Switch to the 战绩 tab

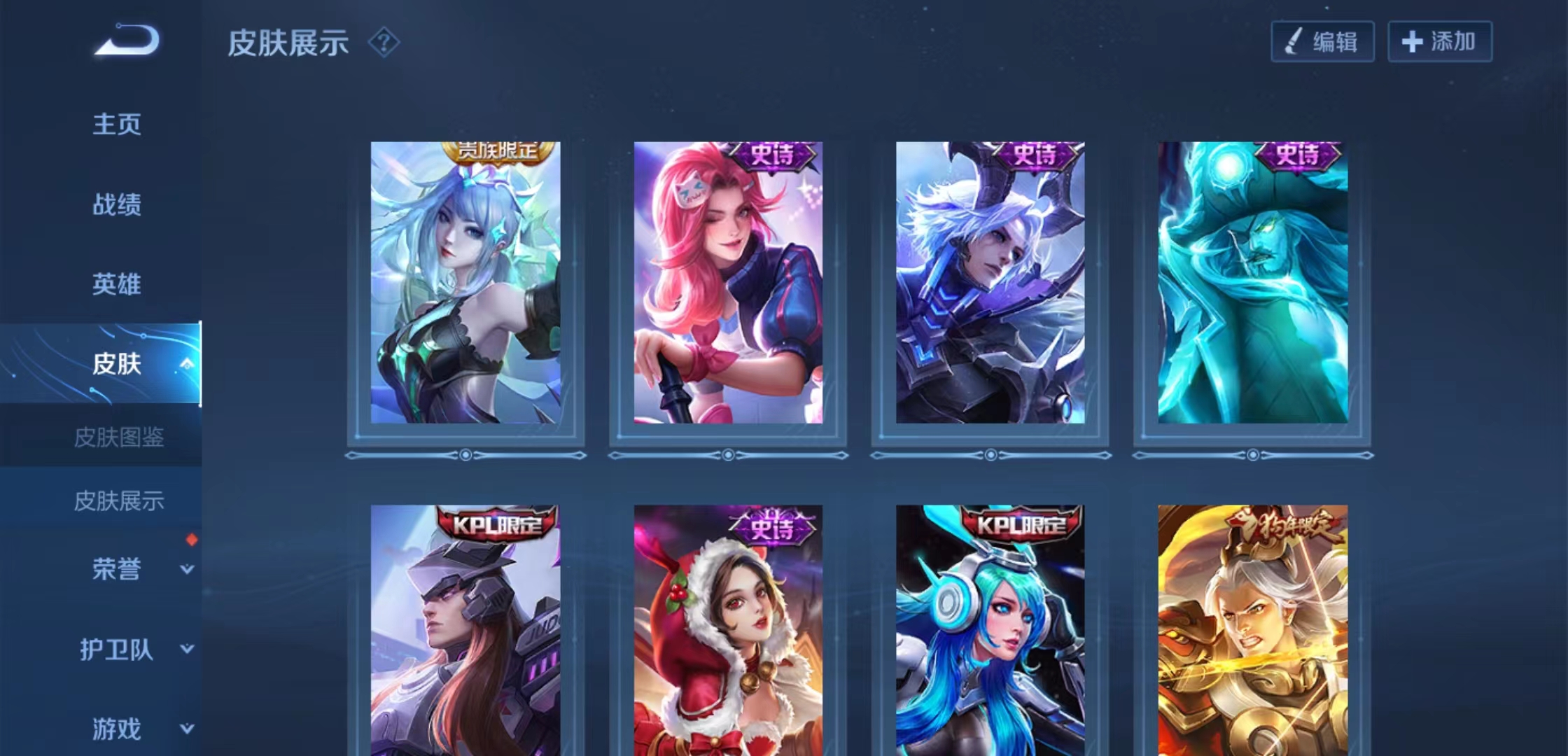(x=117, y=204)
